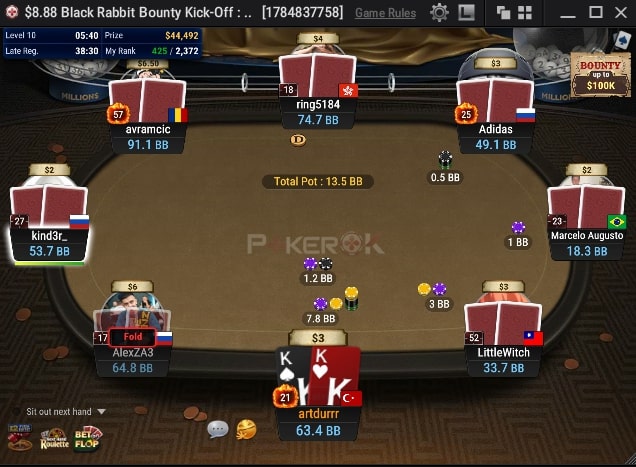This screenshot has width=636, height=467.
Task: Maximize the poker table window
Action: 595,12
